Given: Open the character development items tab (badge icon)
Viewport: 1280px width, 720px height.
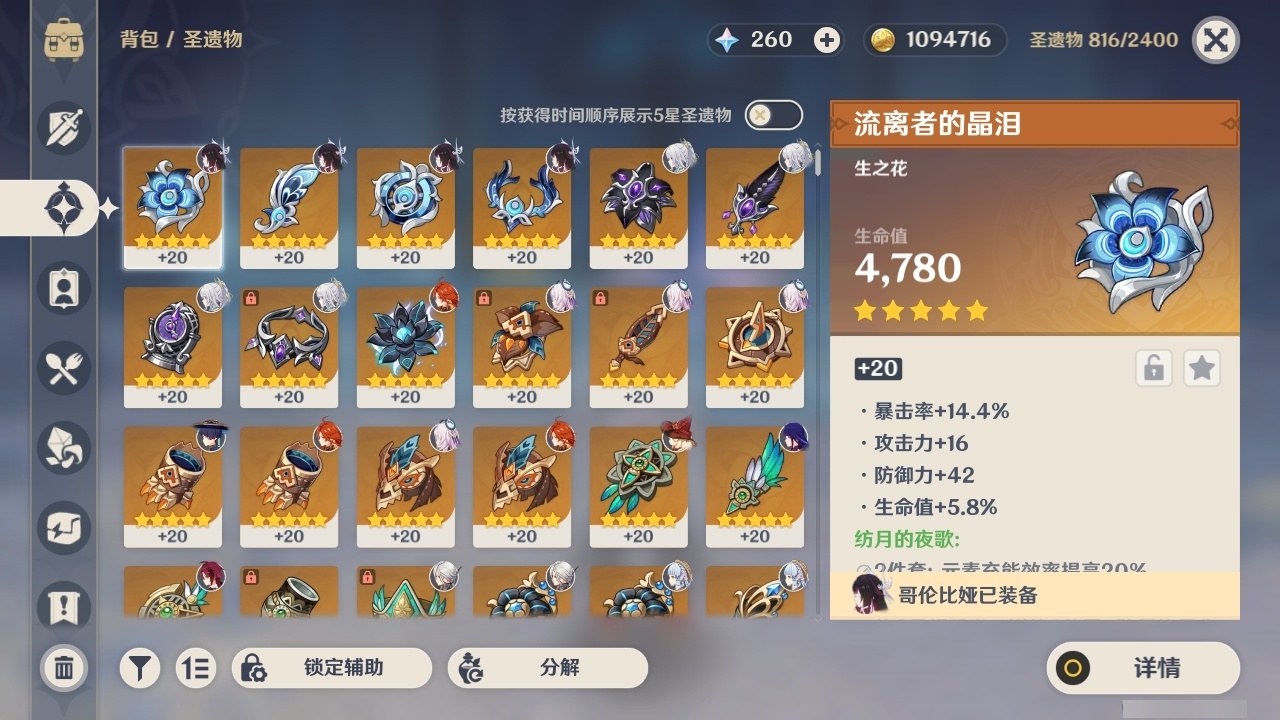Looking at the screenshot, I should (60, 288).
